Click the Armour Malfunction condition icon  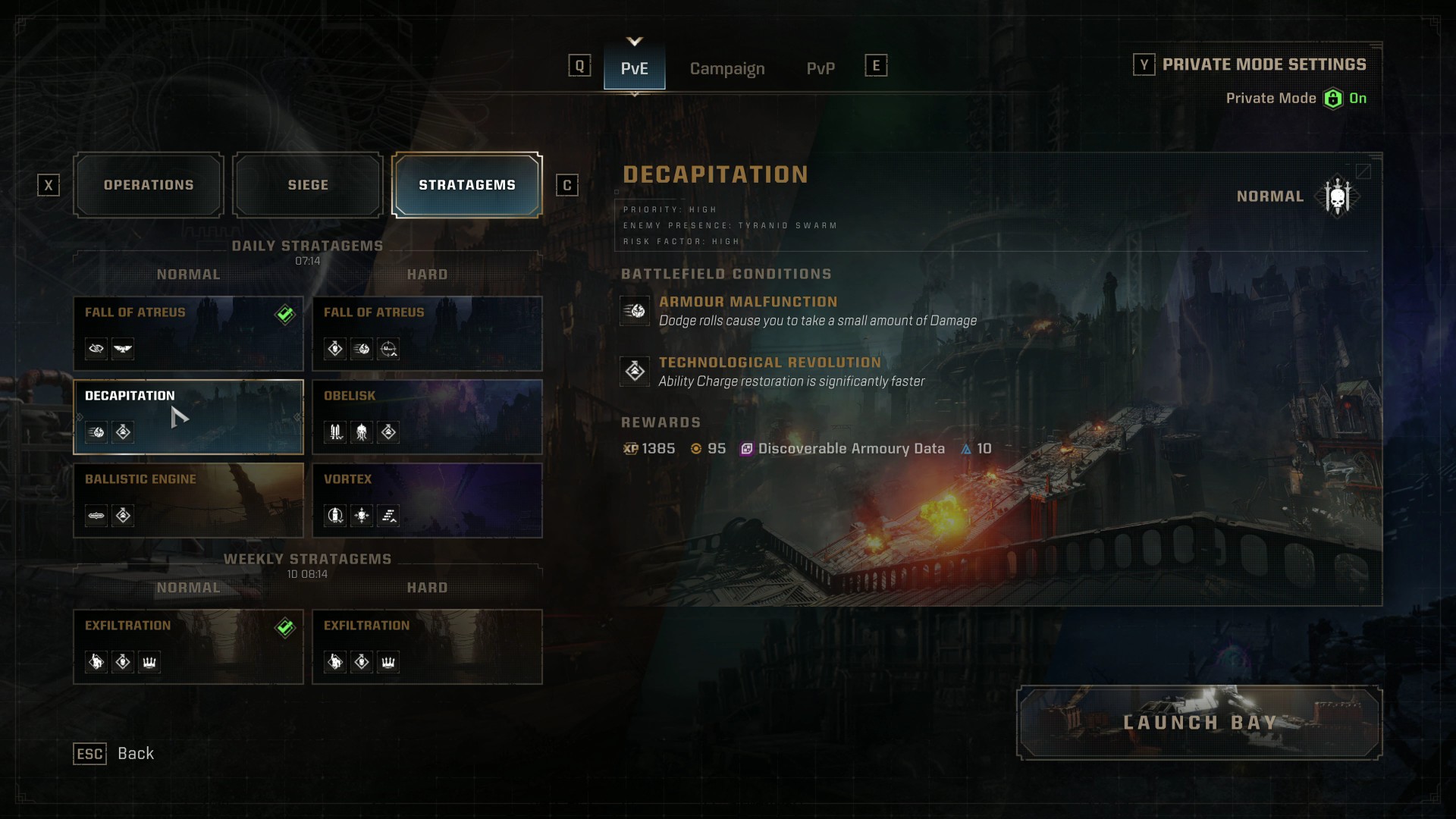coord(635,311)
